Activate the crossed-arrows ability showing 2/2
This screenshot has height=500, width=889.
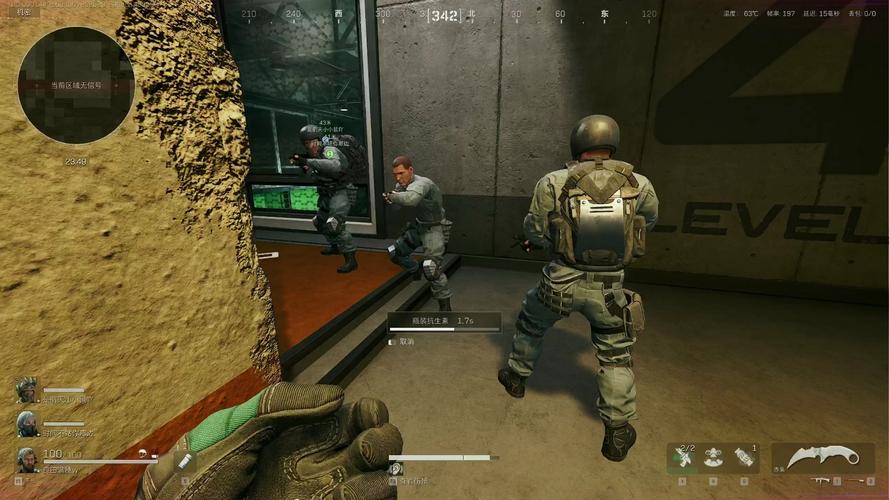[x=684, y=458]
